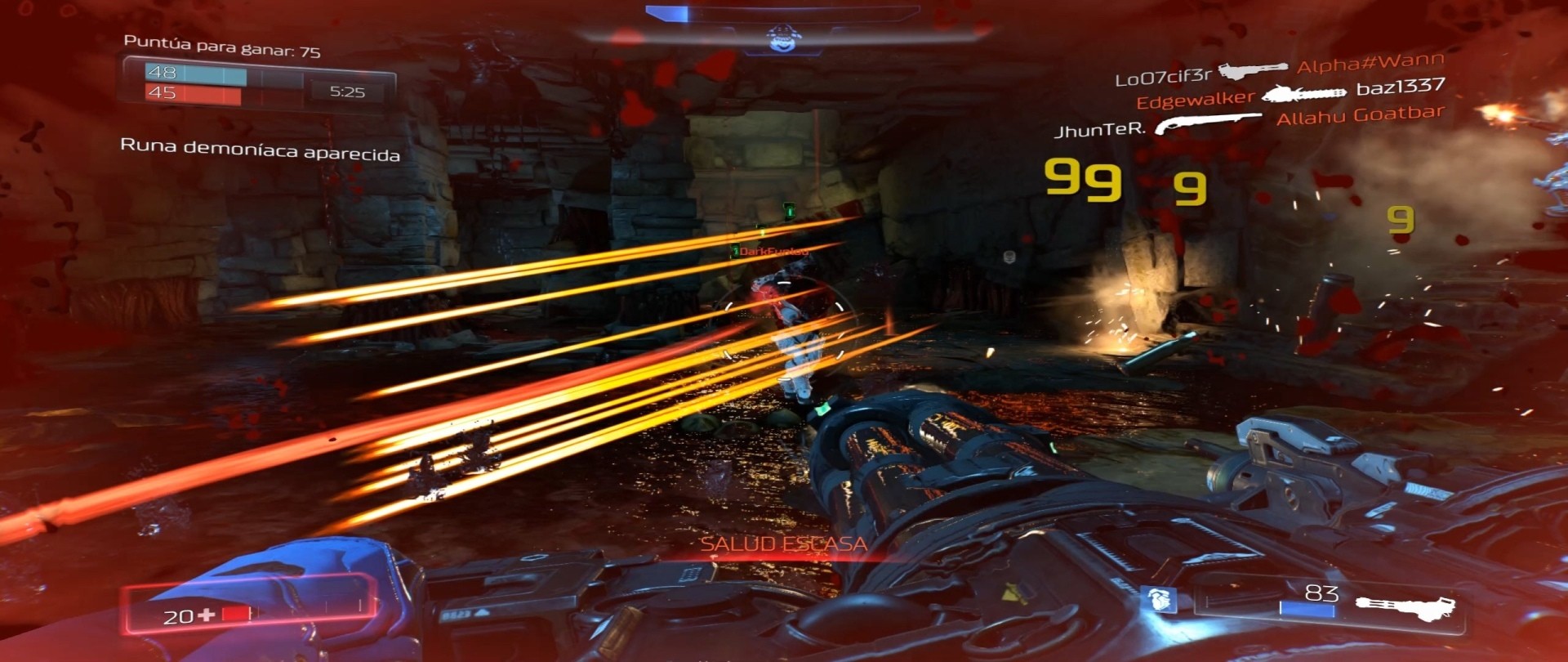This screenshot has height=662, width=1568.
Task: Click the 'SALUD ESCASA' low health warning
Action: tap(786, 542)
